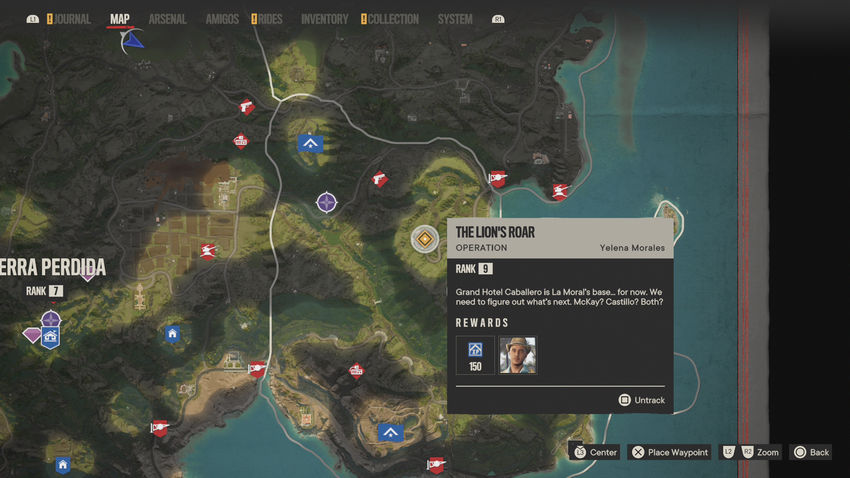Viewport: 850px width, 478px height.
Task: Select the Yelena Morales portrait reward
Action: [x=518, y=355]
